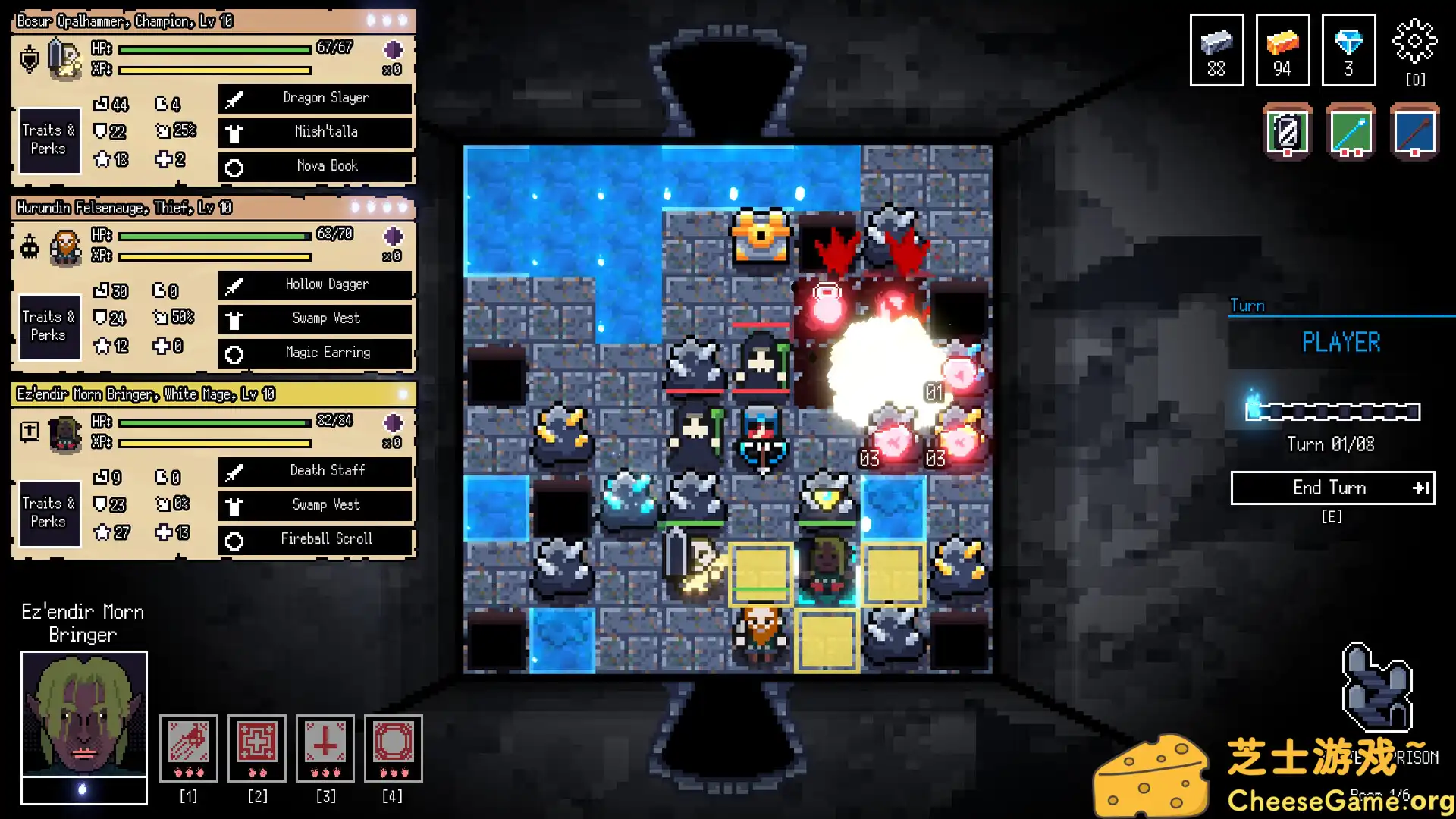Select the Niish'talla armor slot

(315, 132)
